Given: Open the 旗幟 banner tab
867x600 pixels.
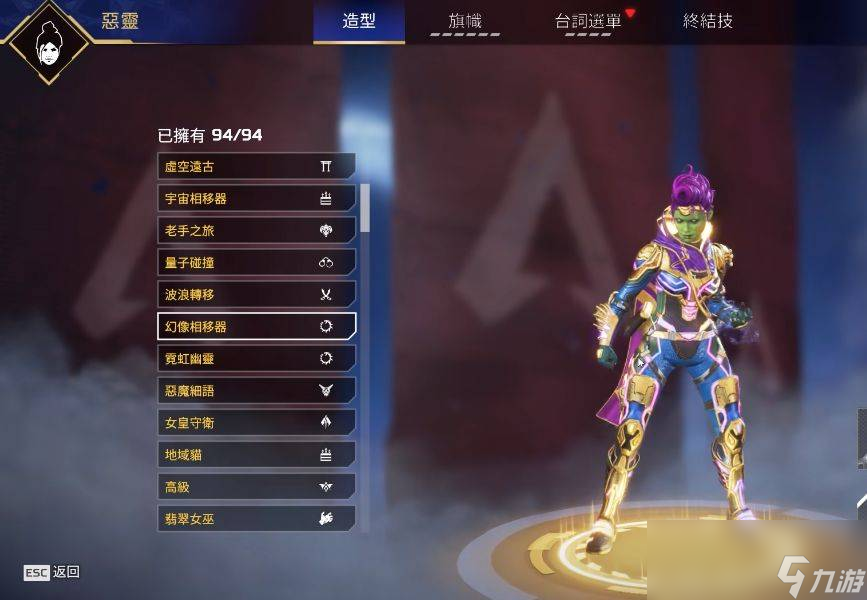Looking at the screenshot, I should [467, 21].
